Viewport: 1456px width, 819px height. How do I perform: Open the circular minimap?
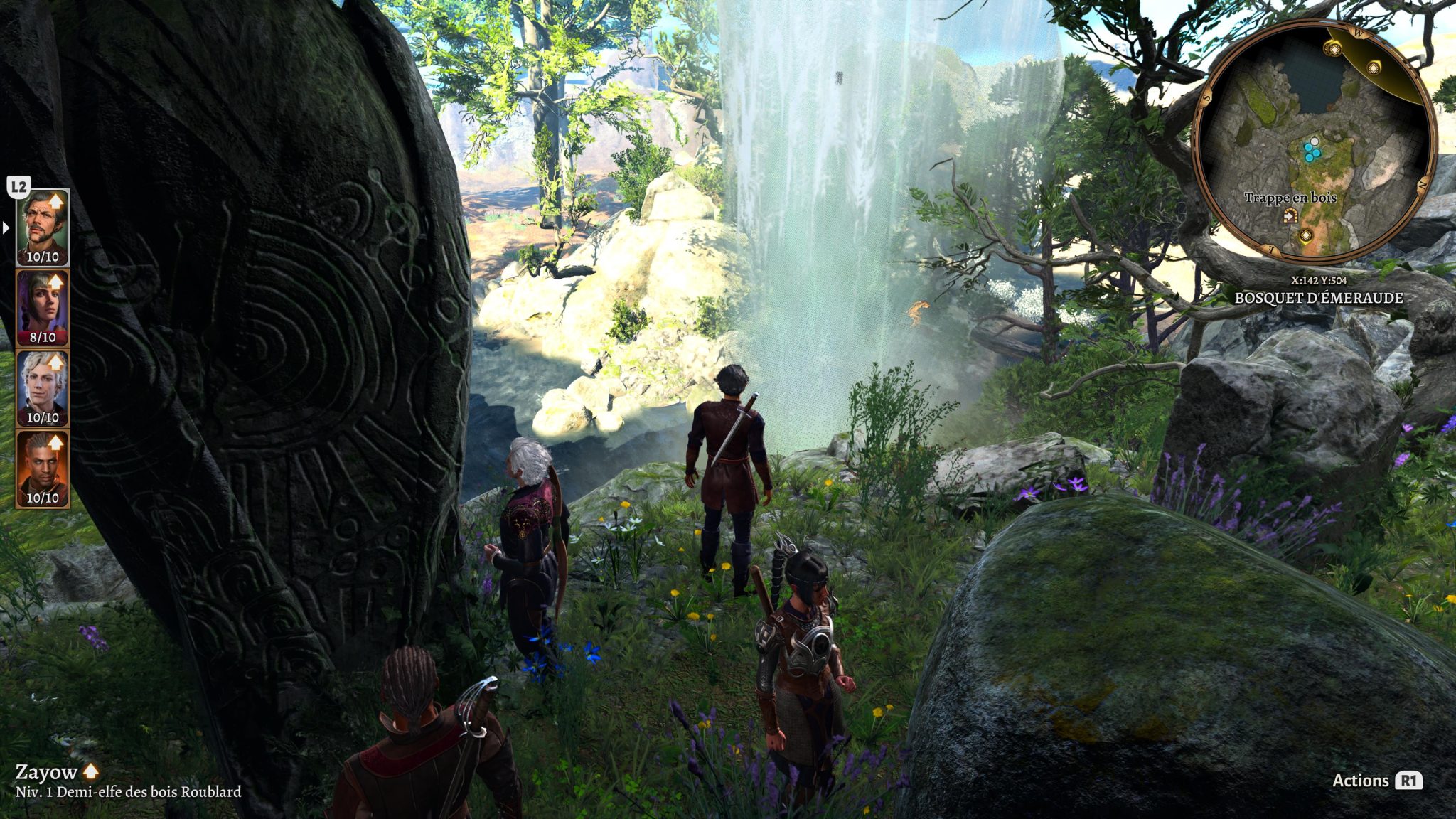1314,142
